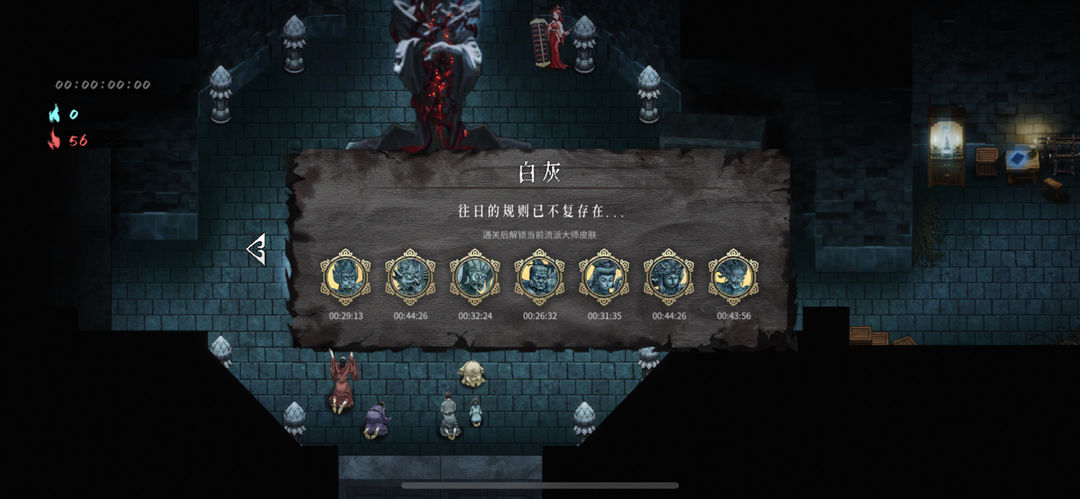
Task: Select the medallion timed 00:43:56
Action: (x=733, y=277)
